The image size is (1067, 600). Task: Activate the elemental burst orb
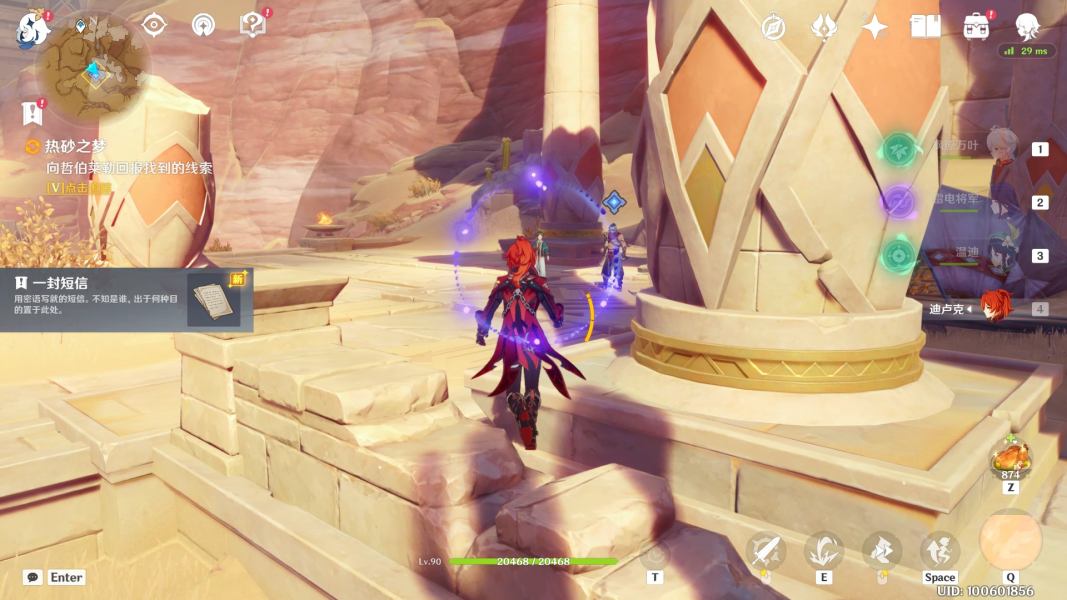coord(1010,541)
